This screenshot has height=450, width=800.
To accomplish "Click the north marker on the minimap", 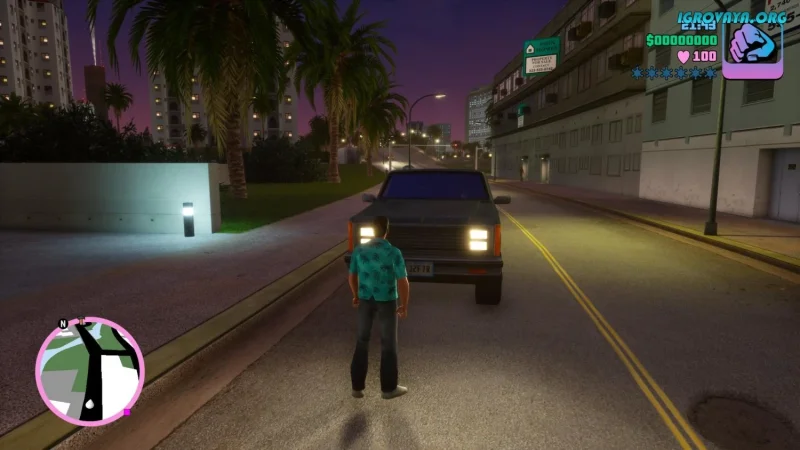I will (63, 324).
